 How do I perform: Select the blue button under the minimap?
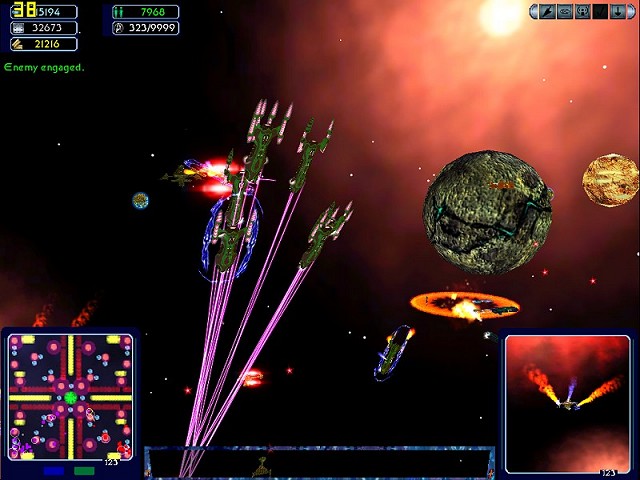(53, 470)
